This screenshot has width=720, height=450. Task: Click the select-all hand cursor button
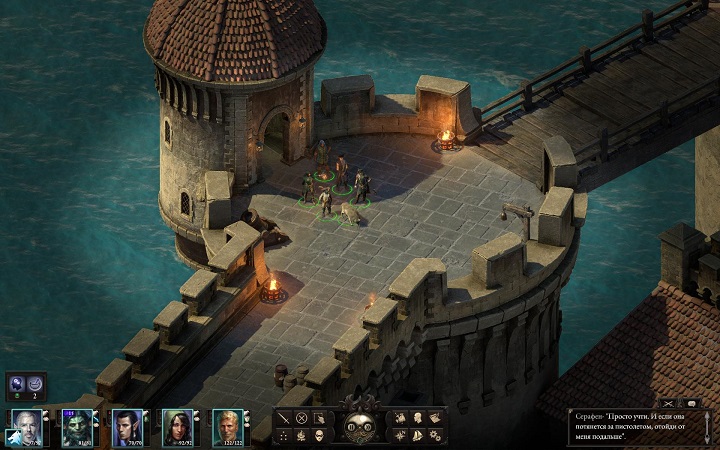pyautogui.click(x=319, y=418)
